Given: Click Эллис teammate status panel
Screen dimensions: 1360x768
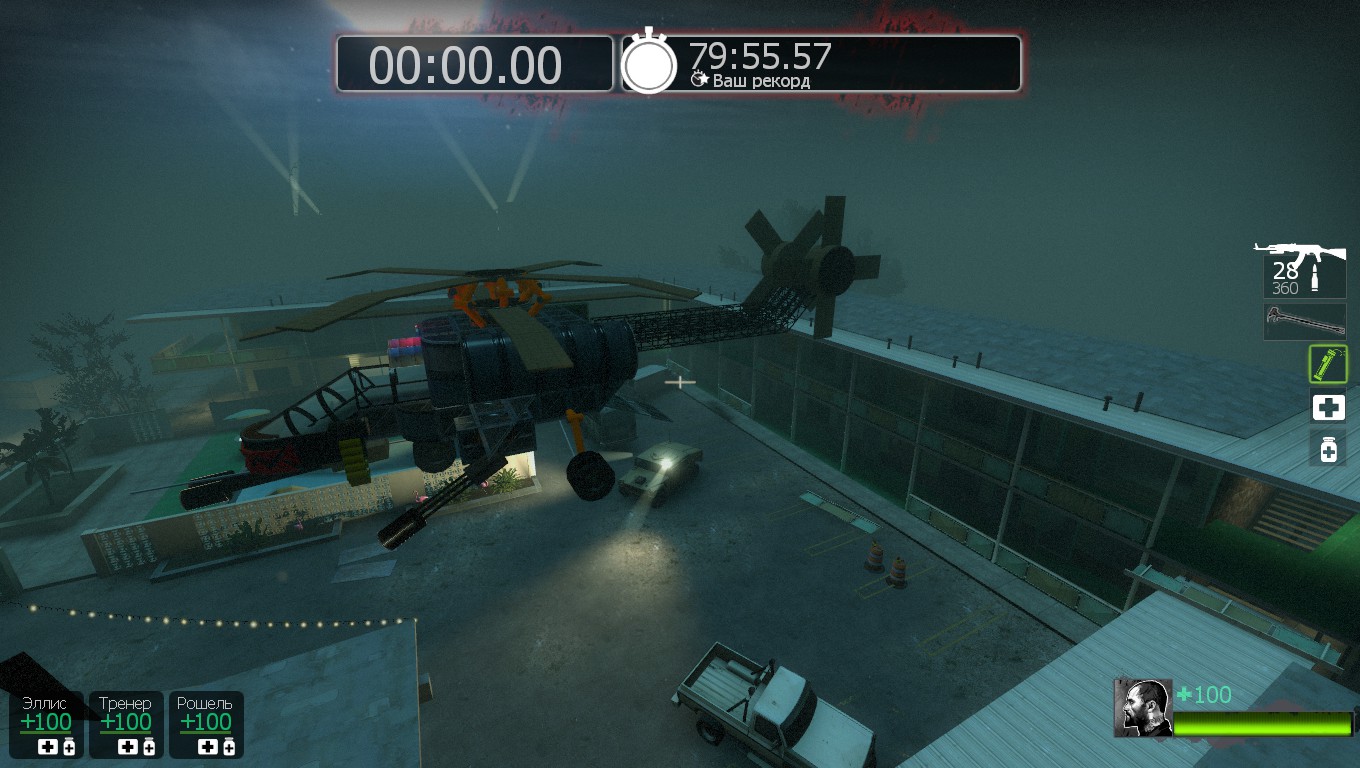Looking at the screenshot, I should pyautogui.click(x=47, y=724).
